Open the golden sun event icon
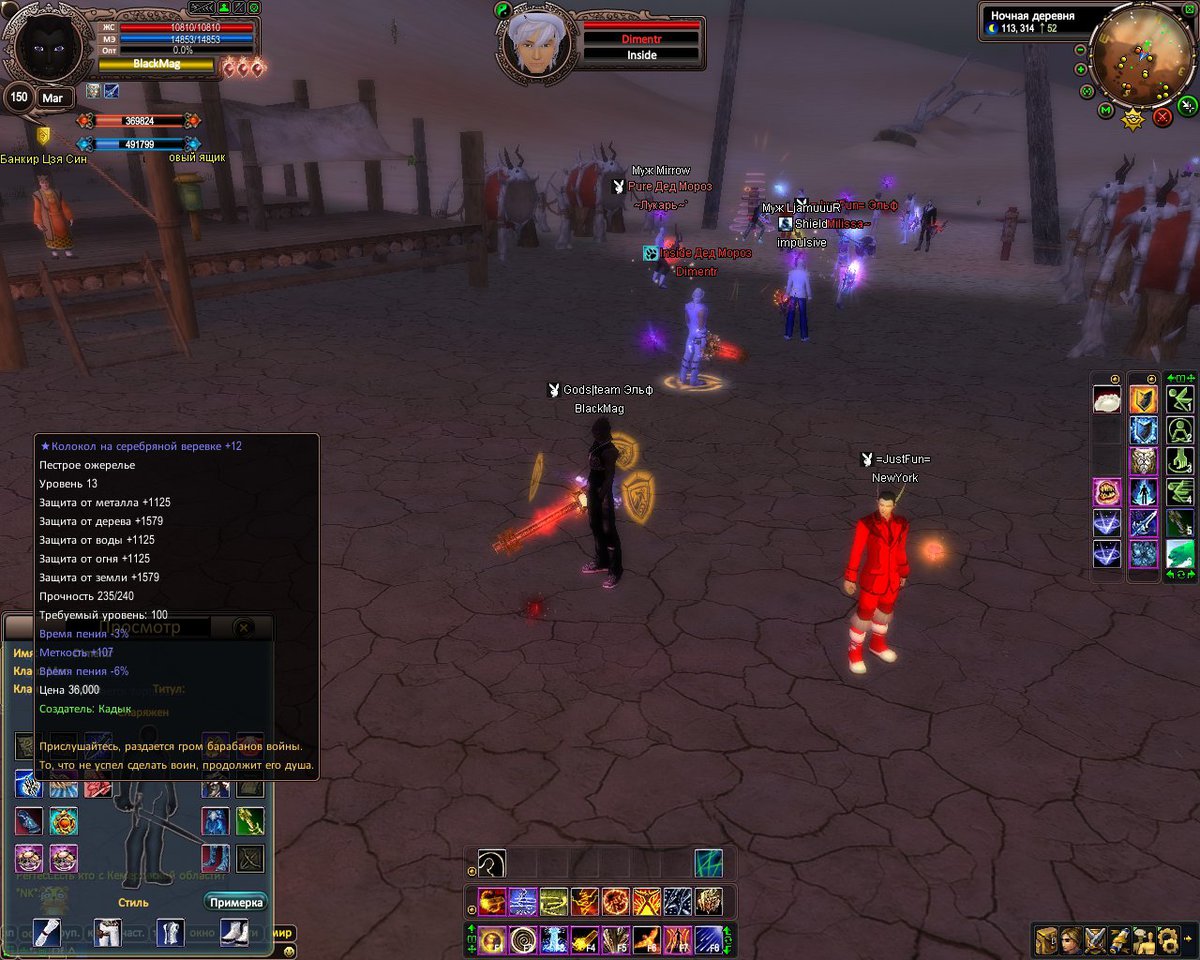1200x960 pixels. tap(1133, 121)
